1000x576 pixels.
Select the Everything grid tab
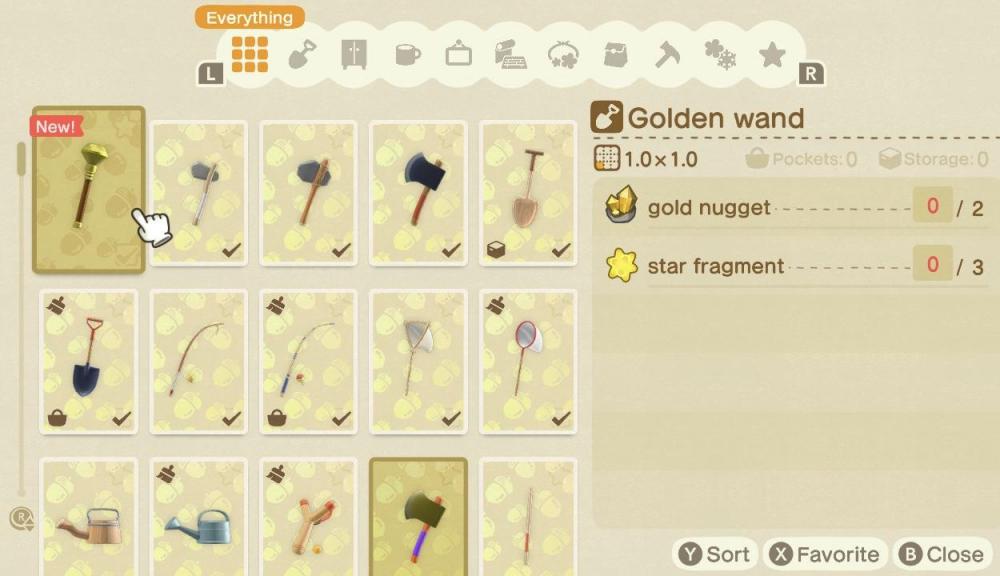[x=250, y=54]
